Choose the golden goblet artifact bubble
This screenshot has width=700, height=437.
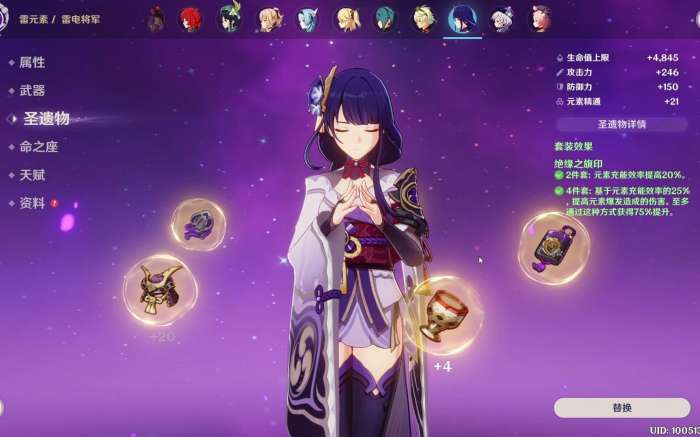(x=442, y=314)
